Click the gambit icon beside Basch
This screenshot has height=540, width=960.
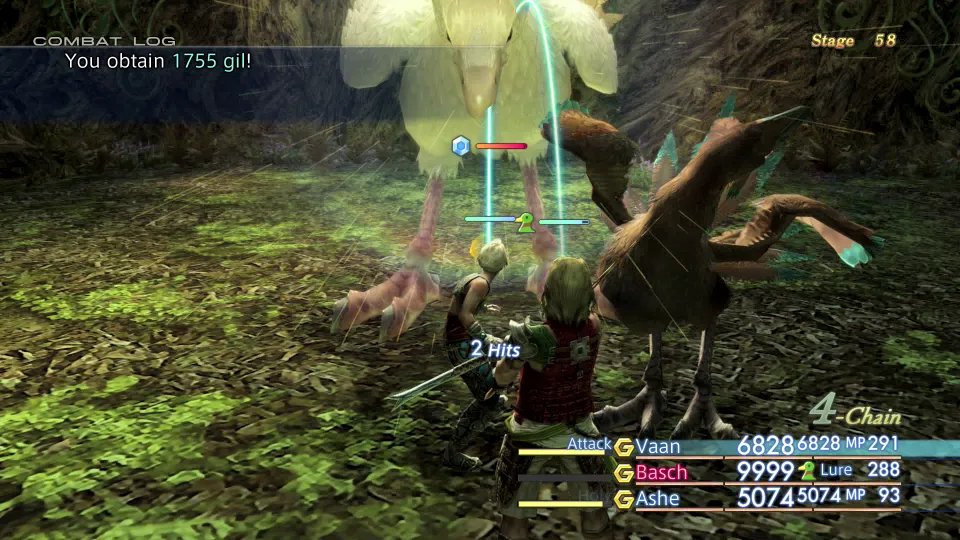tap(624, 473)
